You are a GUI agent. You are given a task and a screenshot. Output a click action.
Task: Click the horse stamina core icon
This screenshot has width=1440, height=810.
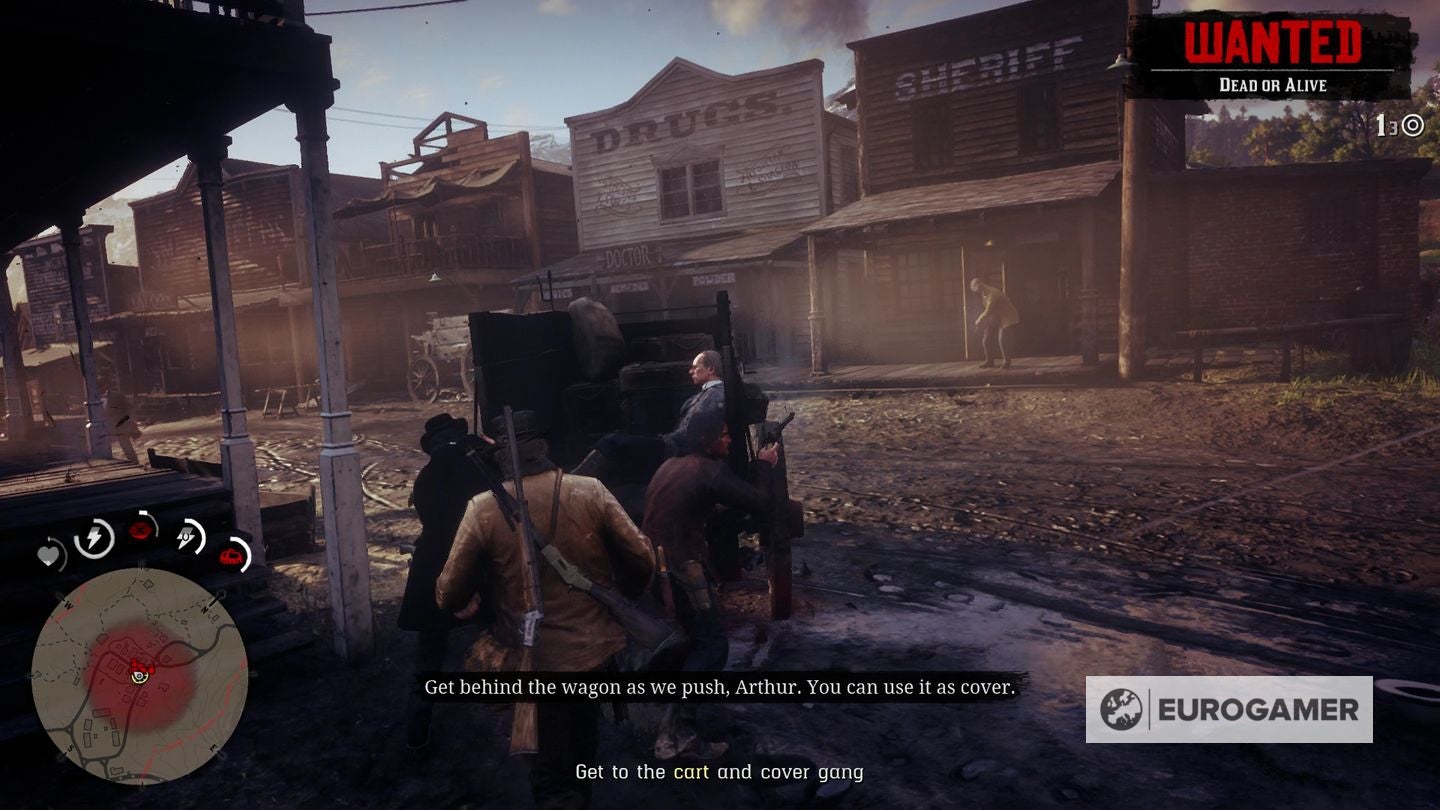(x=185, y=537)
